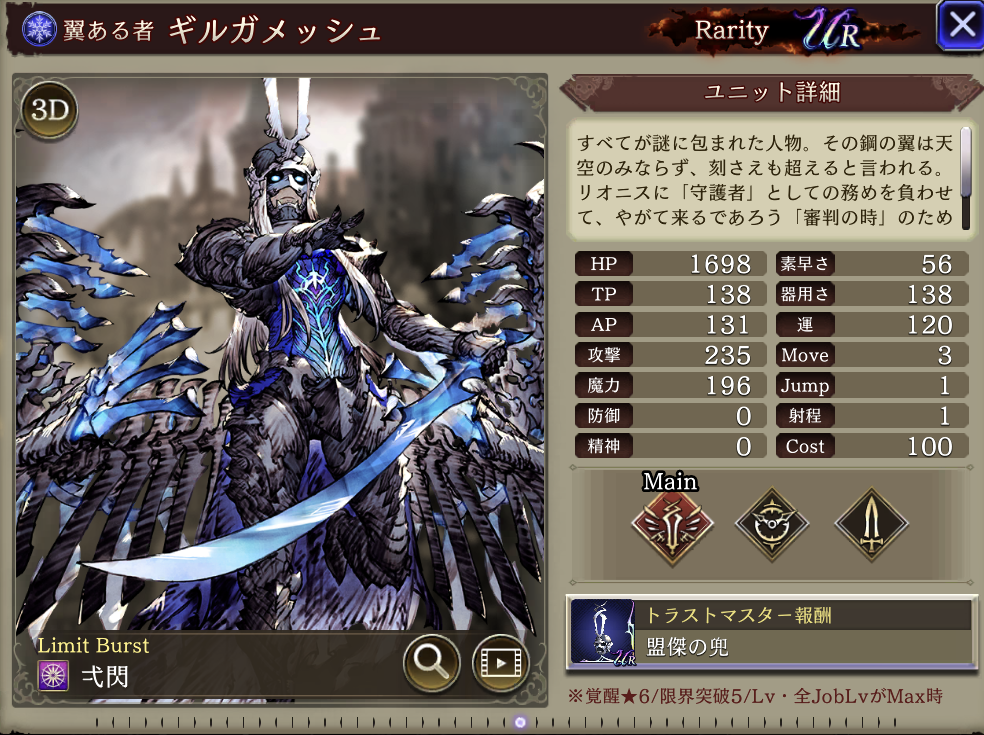Tap the Limit Burst 弌閃 skill icon

click(x=52, y=675)
